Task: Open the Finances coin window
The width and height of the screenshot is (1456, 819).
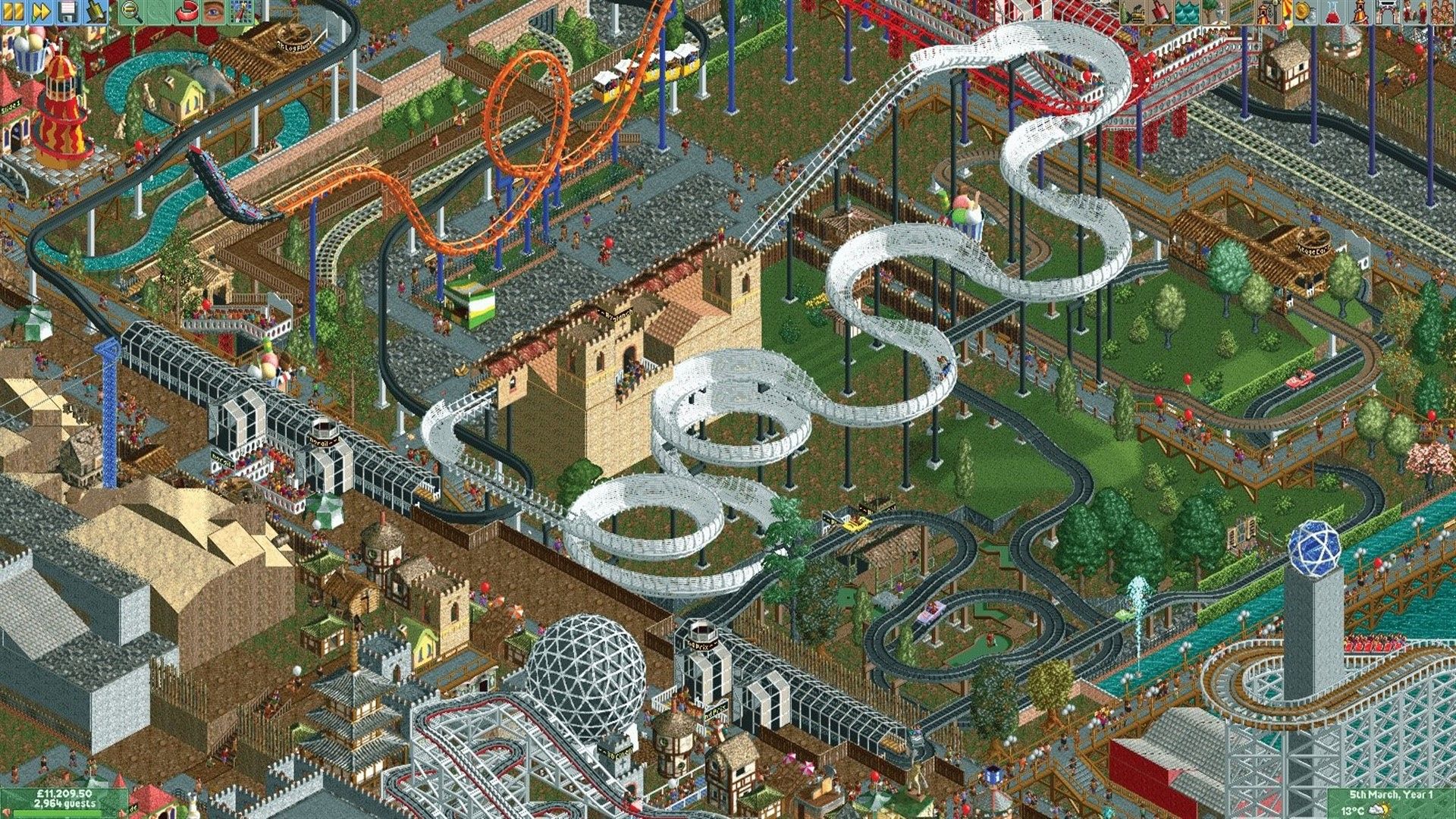Action: pyautogui.click(x=1302, y=11)
